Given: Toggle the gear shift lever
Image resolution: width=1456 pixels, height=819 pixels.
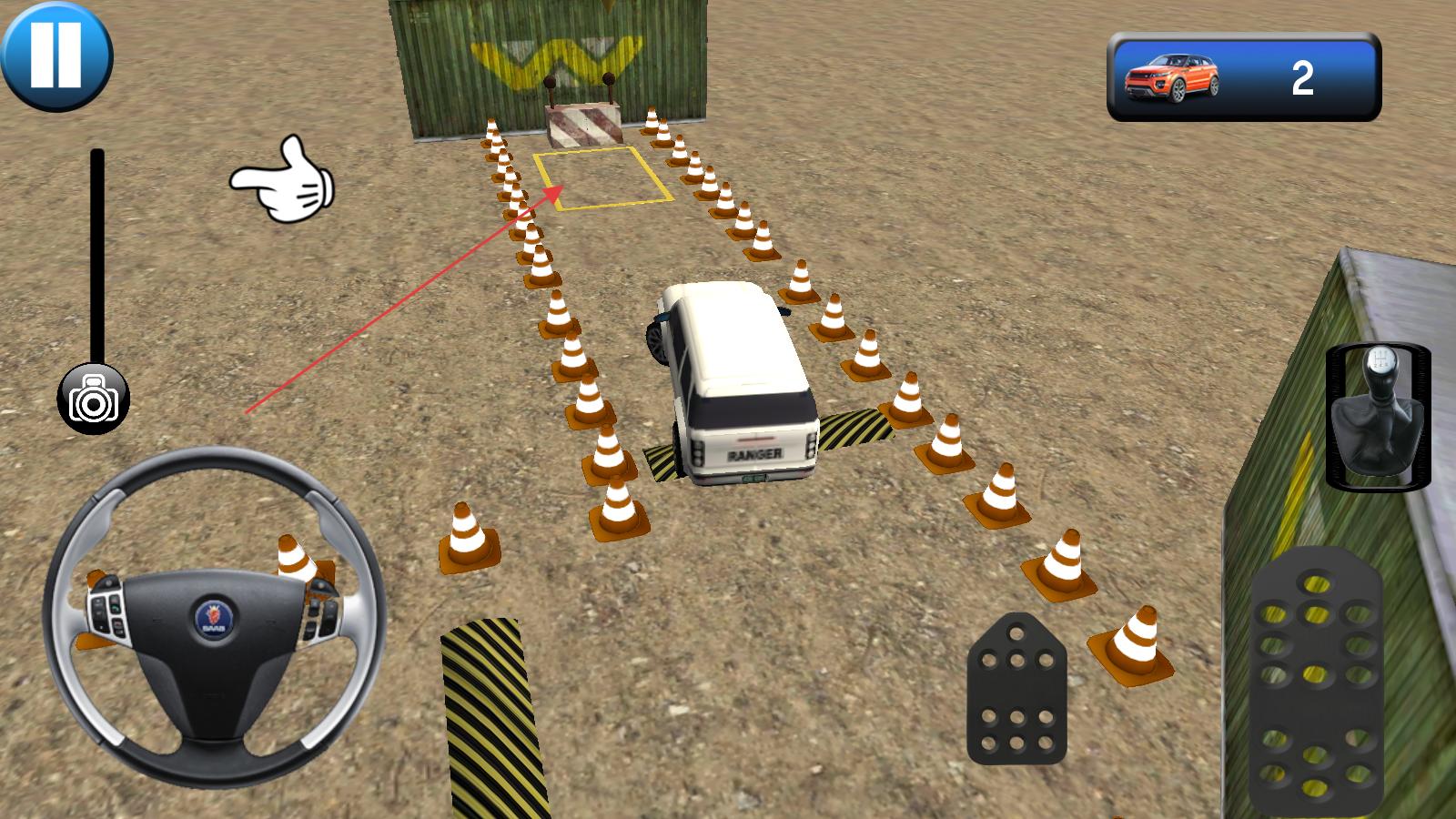Looking at the screenshot, I should [x=1377, y=417].
